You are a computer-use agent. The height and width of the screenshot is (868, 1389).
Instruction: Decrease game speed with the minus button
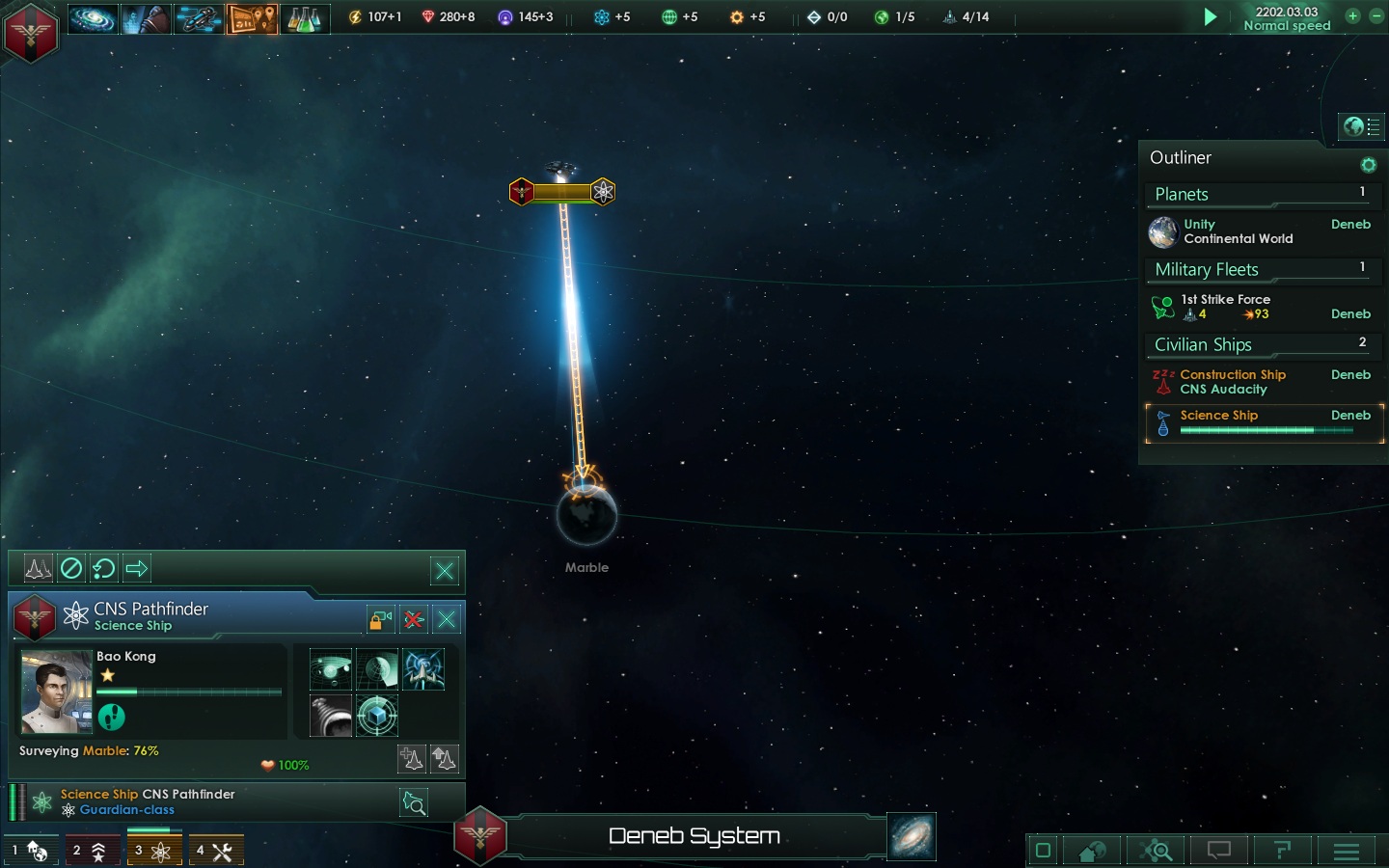click(1375, 16)
